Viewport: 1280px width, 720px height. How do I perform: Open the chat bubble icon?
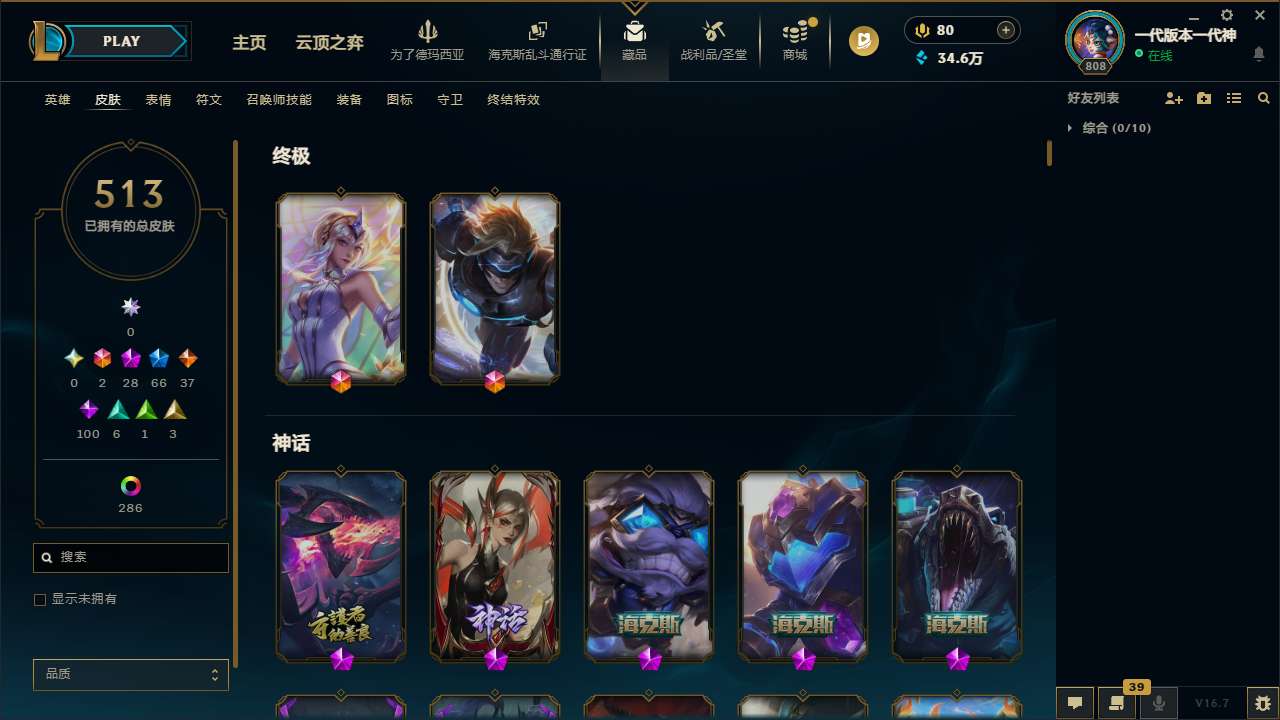(1075, 702)
